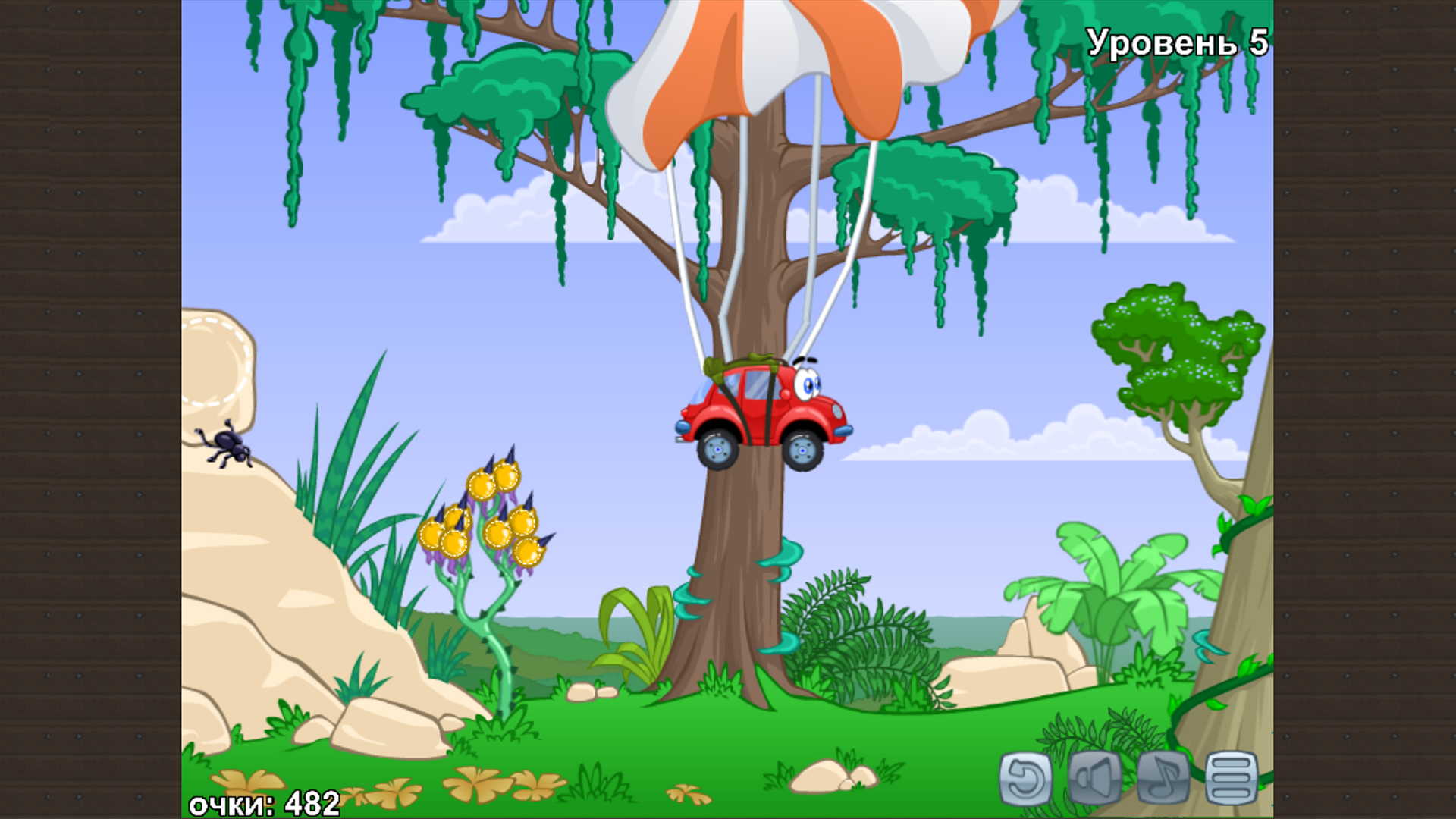Click Wheely's front wheel
The height and width of the screenshot is (819, 1456).
click(802, 450)
